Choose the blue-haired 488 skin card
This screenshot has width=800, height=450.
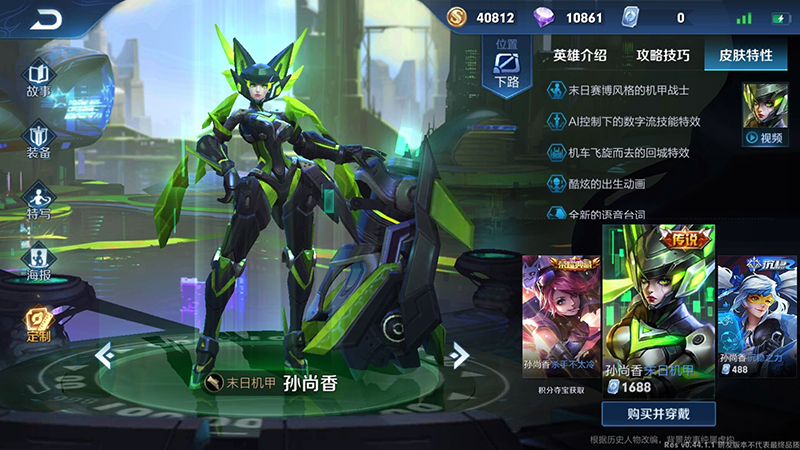757,315
